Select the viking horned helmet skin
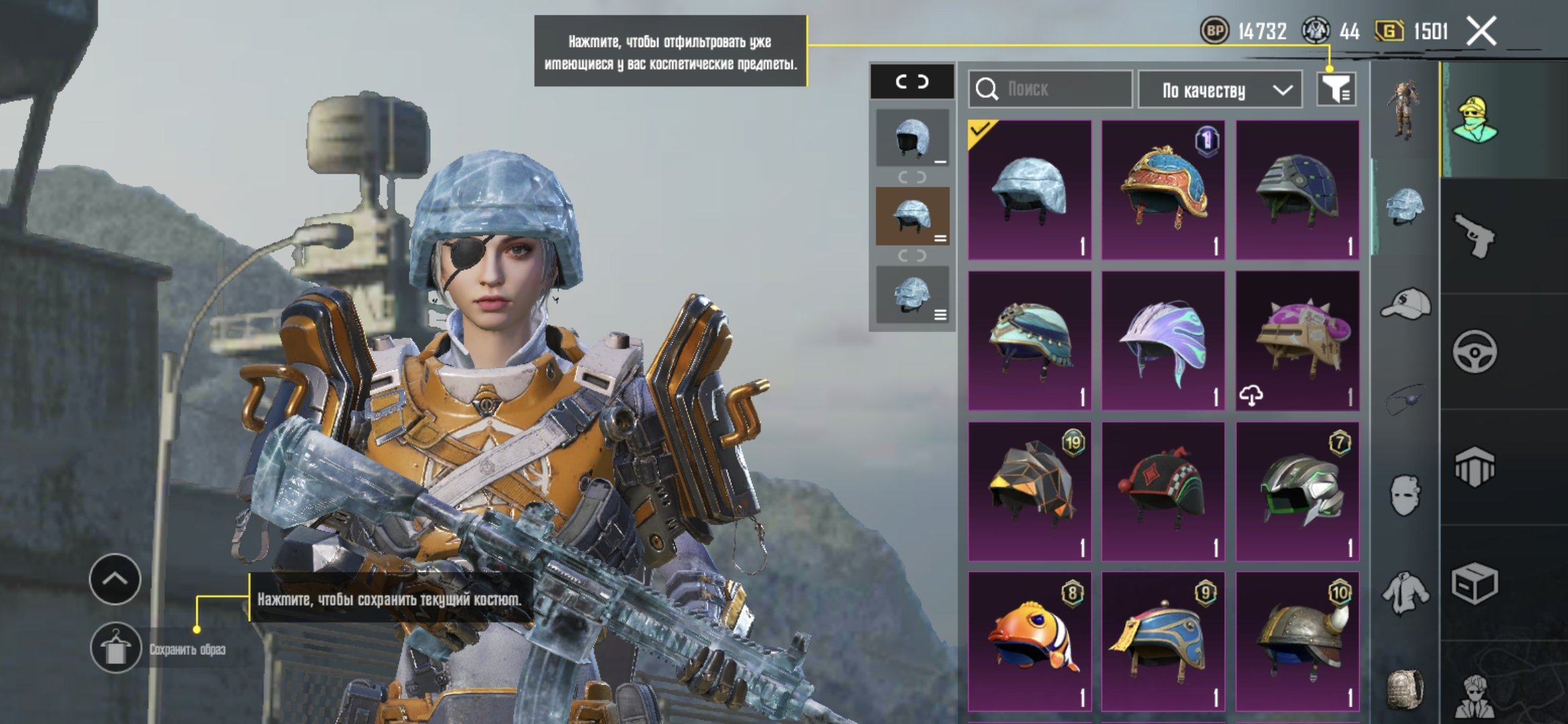 [x=1297, y=642]
